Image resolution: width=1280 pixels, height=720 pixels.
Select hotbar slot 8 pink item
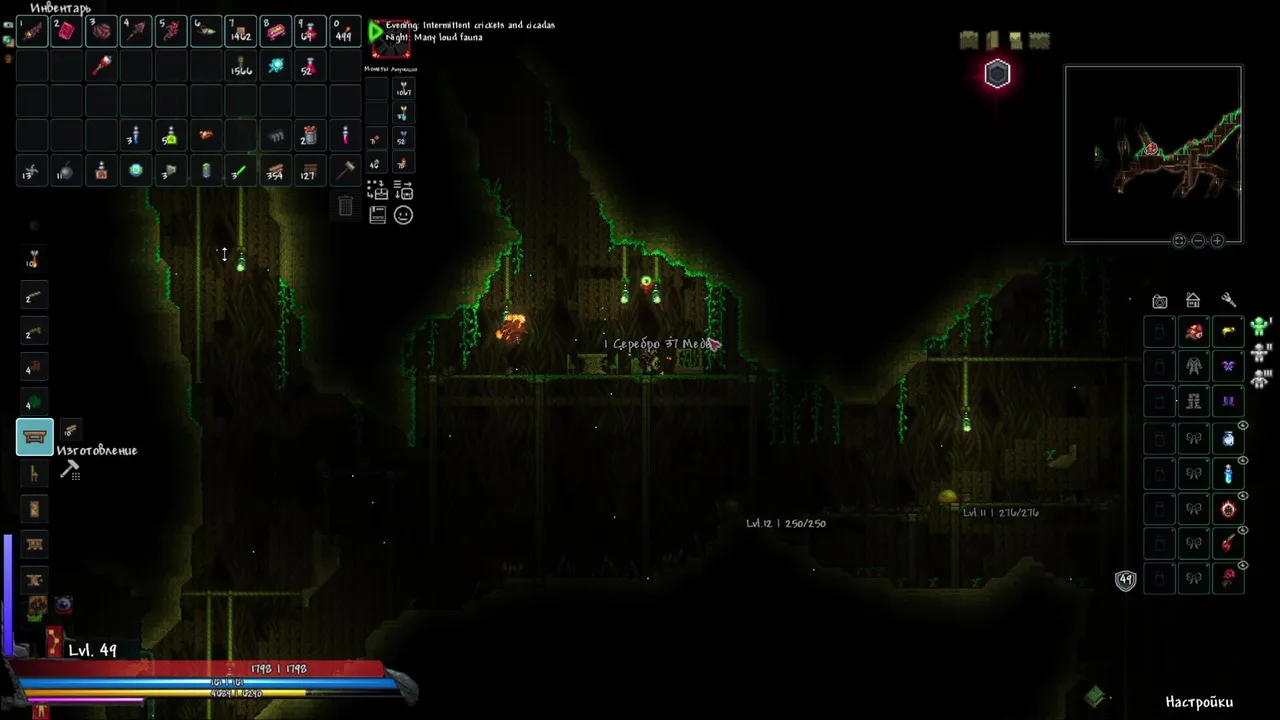point(275,32)
